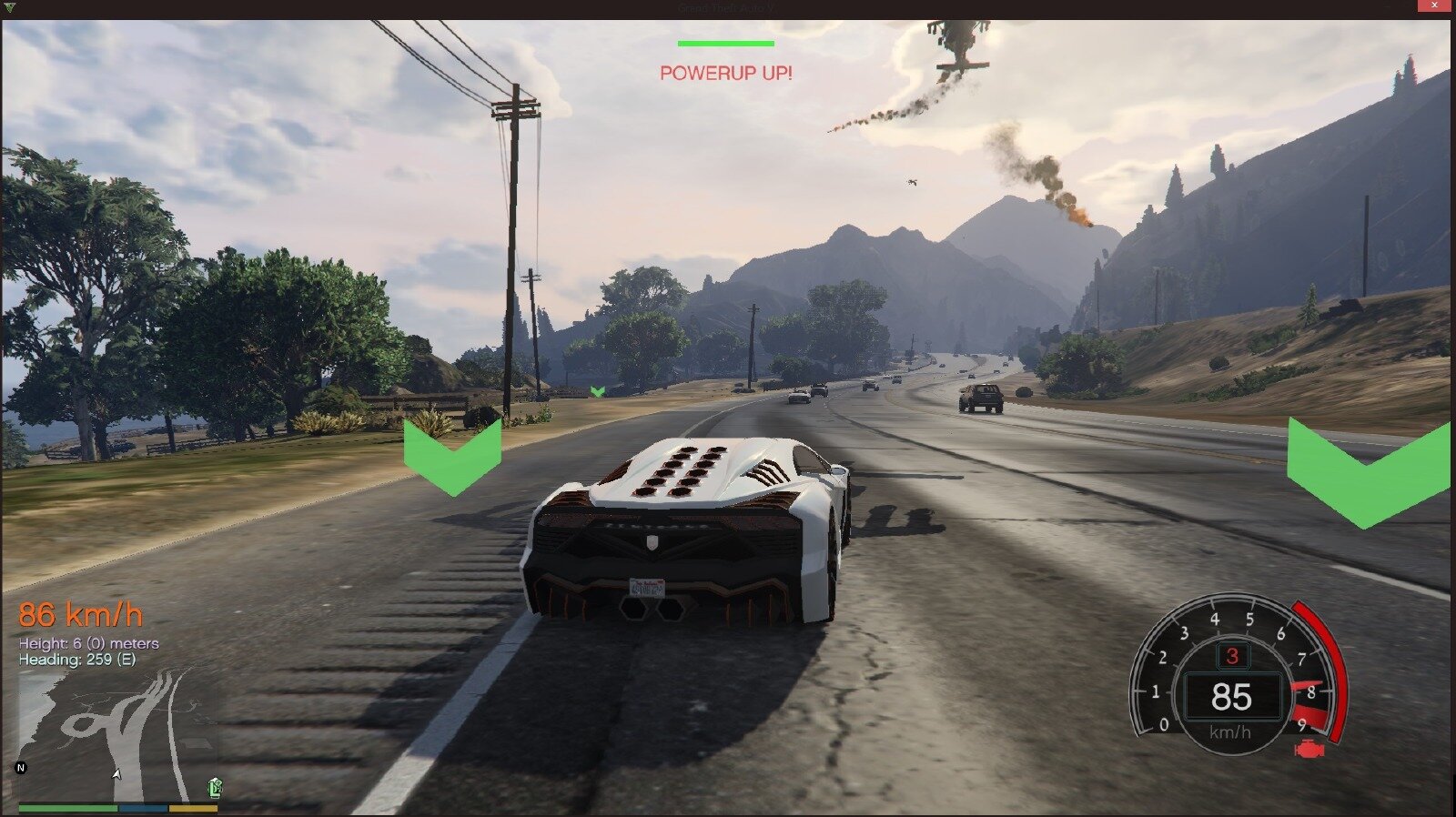
Task: Click the green title bar app icon
Action: point(10,7)
